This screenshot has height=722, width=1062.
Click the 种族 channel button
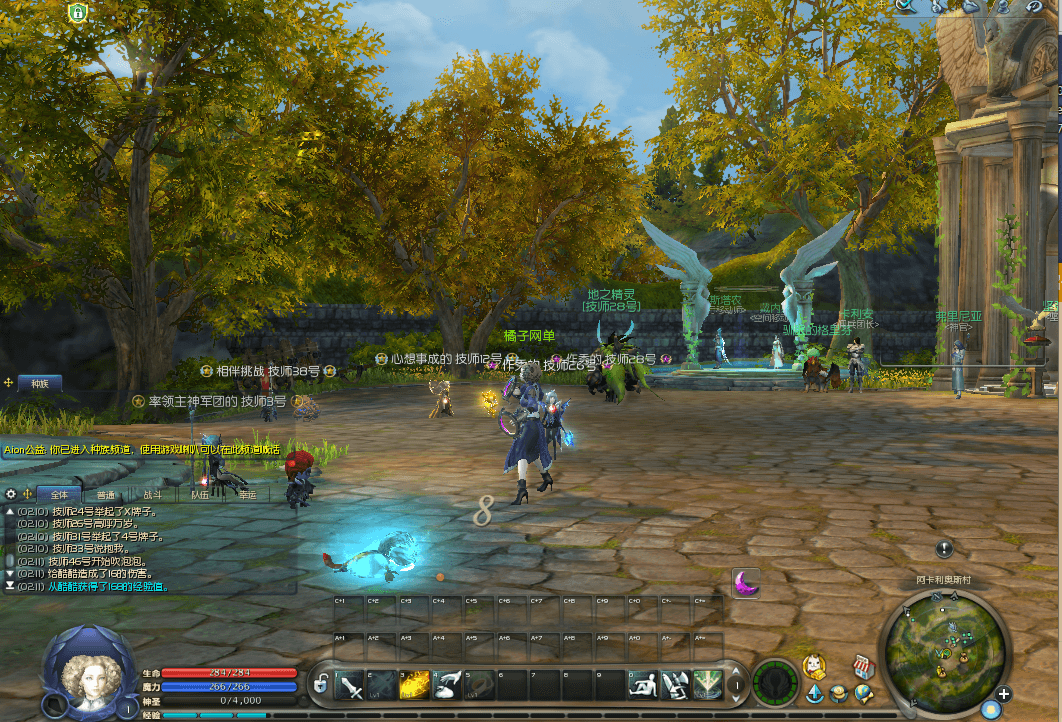coord(39,383)
